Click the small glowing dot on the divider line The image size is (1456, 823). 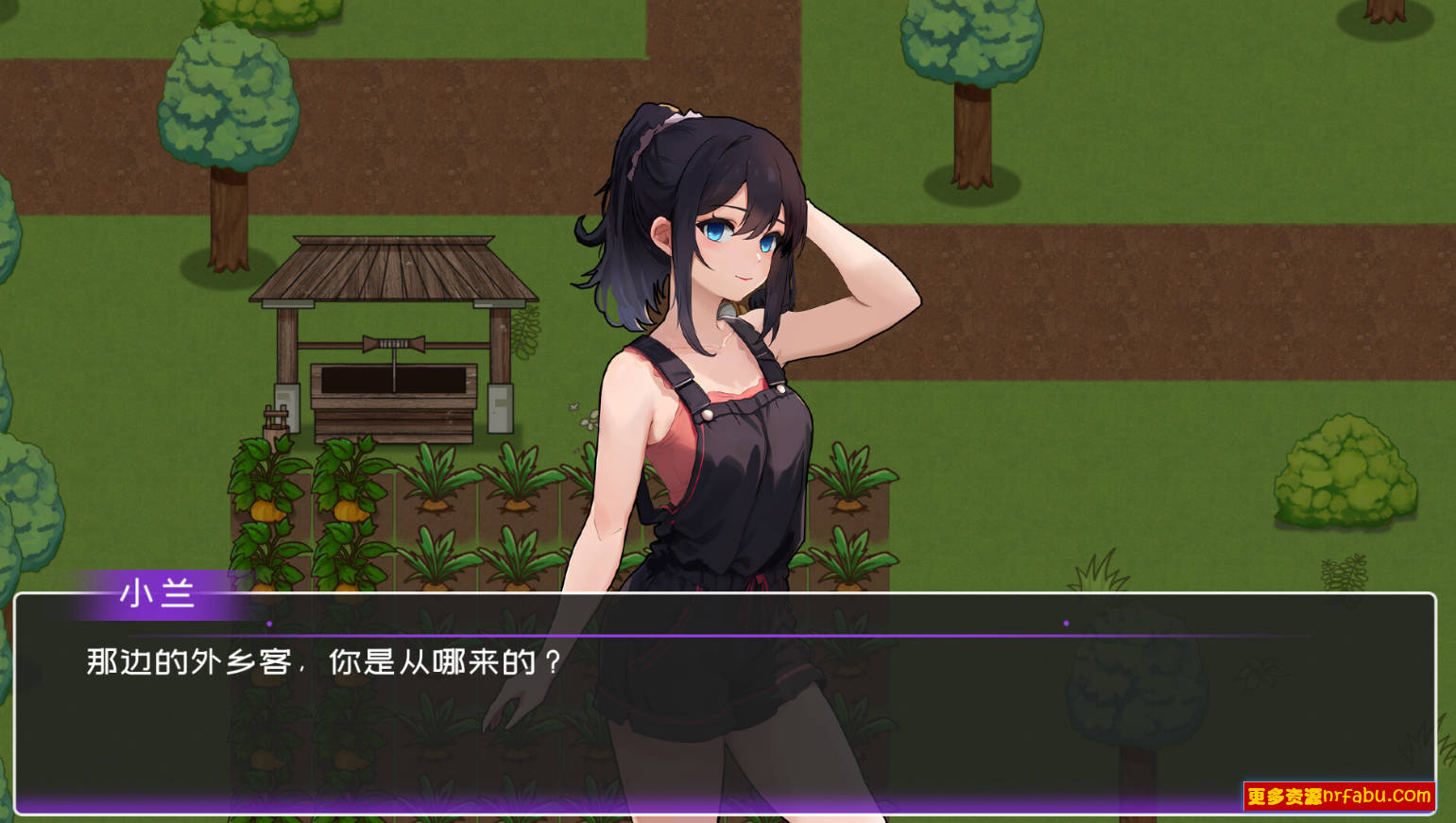[x=268, y=624]
